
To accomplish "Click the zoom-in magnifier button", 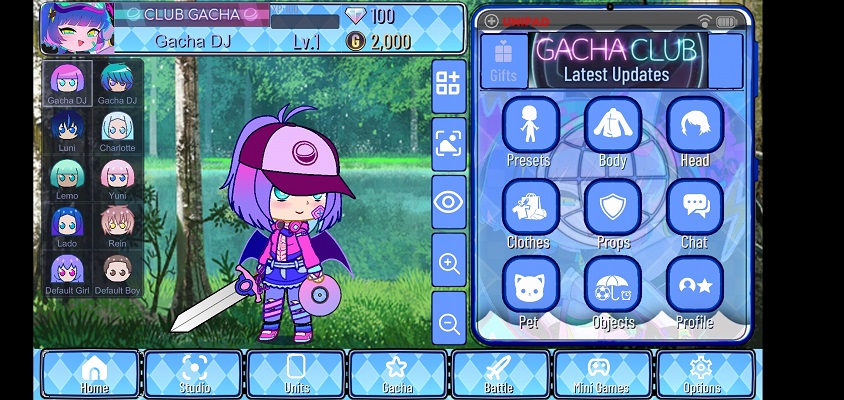I will [449, 263].
